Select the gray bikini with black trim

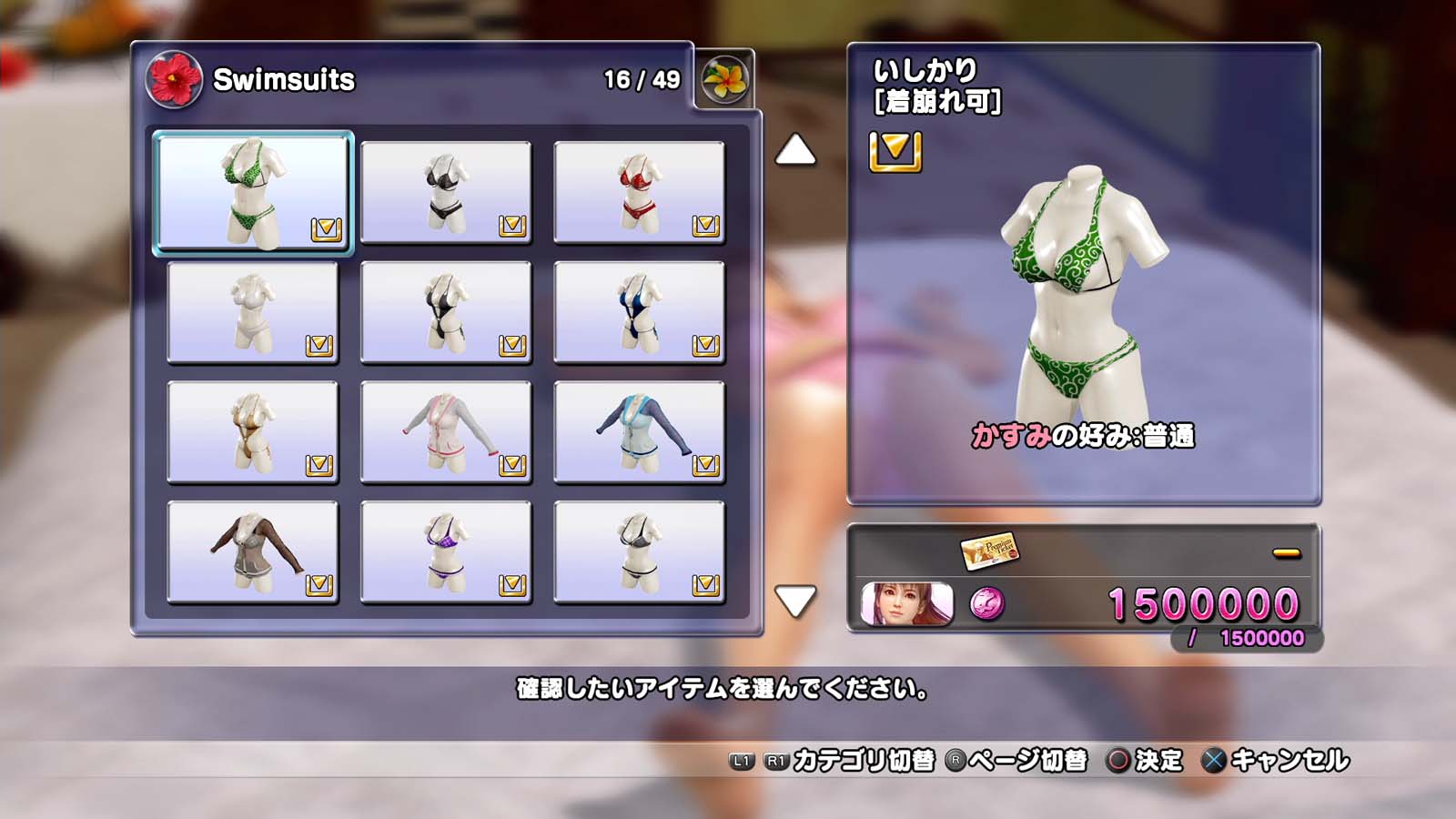(639, 552)
